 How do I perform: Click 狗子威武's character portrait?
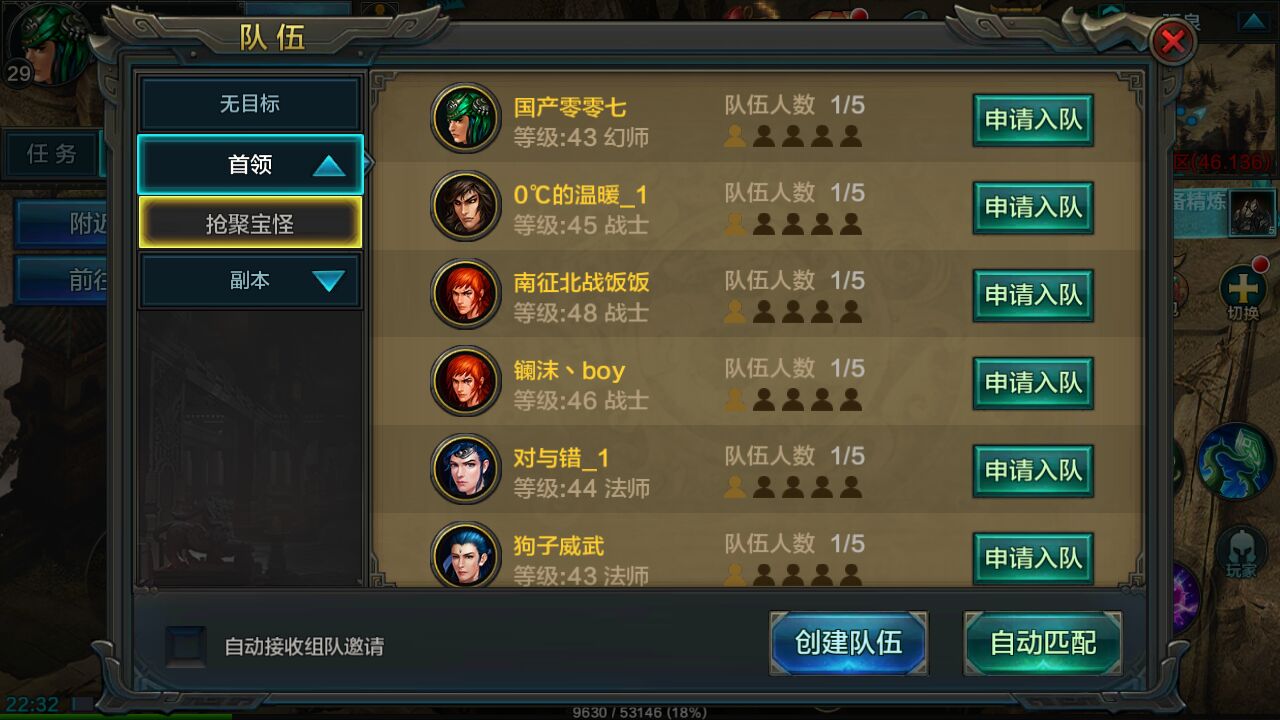[466, 556]
